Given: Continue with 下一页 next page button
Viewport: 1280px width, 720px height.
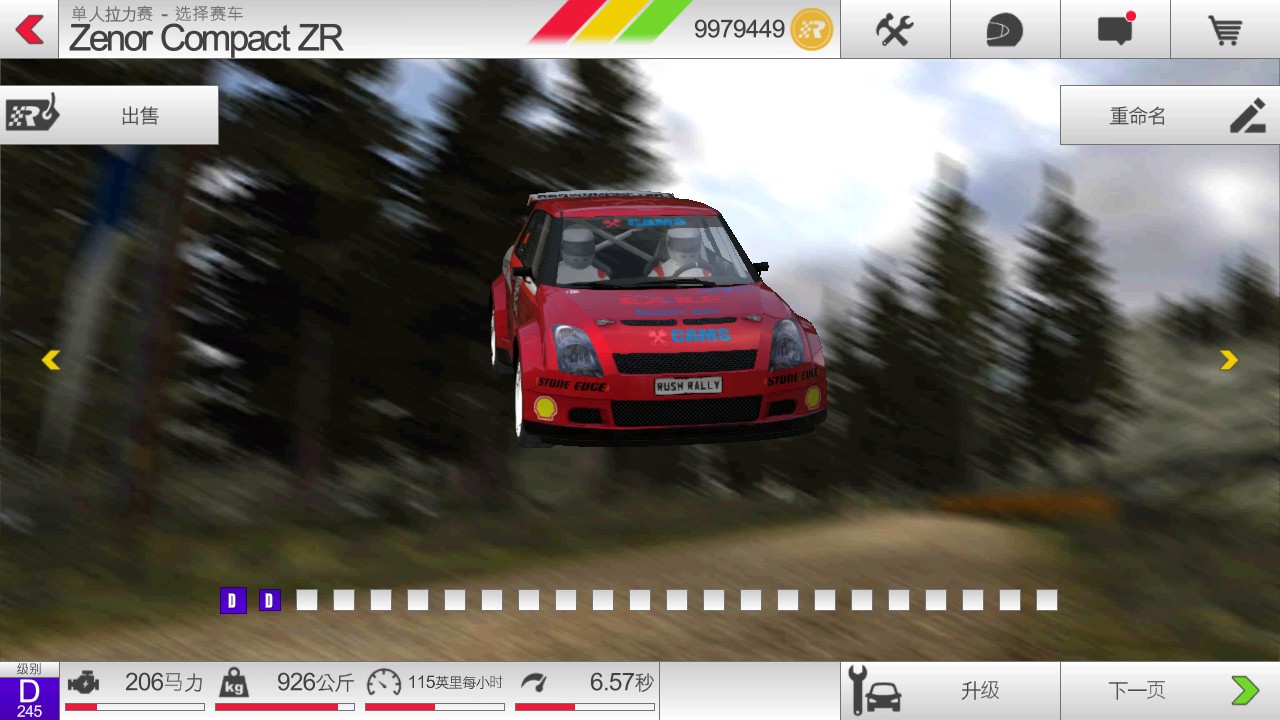Looking at the screenshot, I should [1169, 690].
